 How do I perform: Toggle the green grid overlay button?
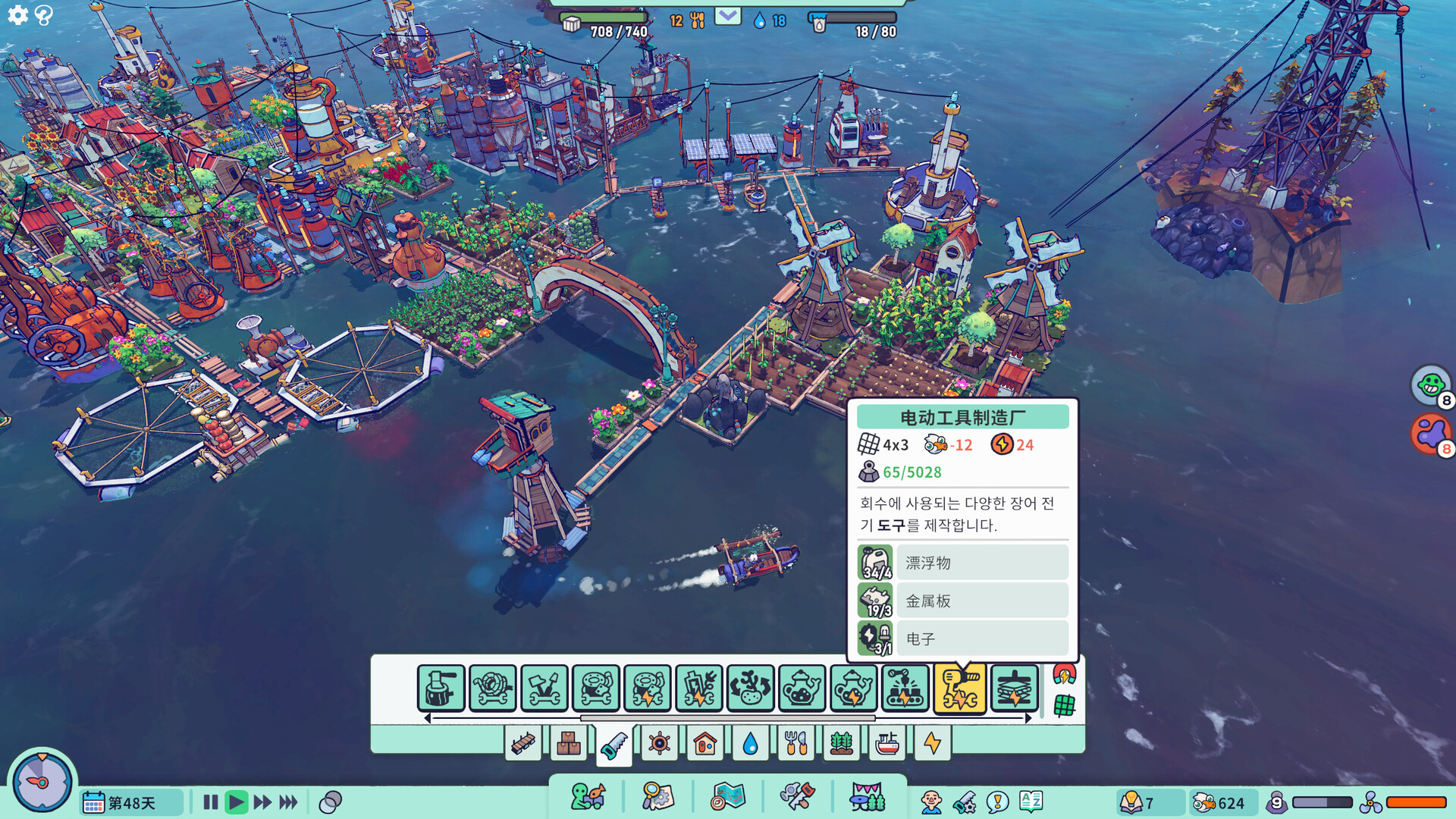click(x=1065, y=707)
